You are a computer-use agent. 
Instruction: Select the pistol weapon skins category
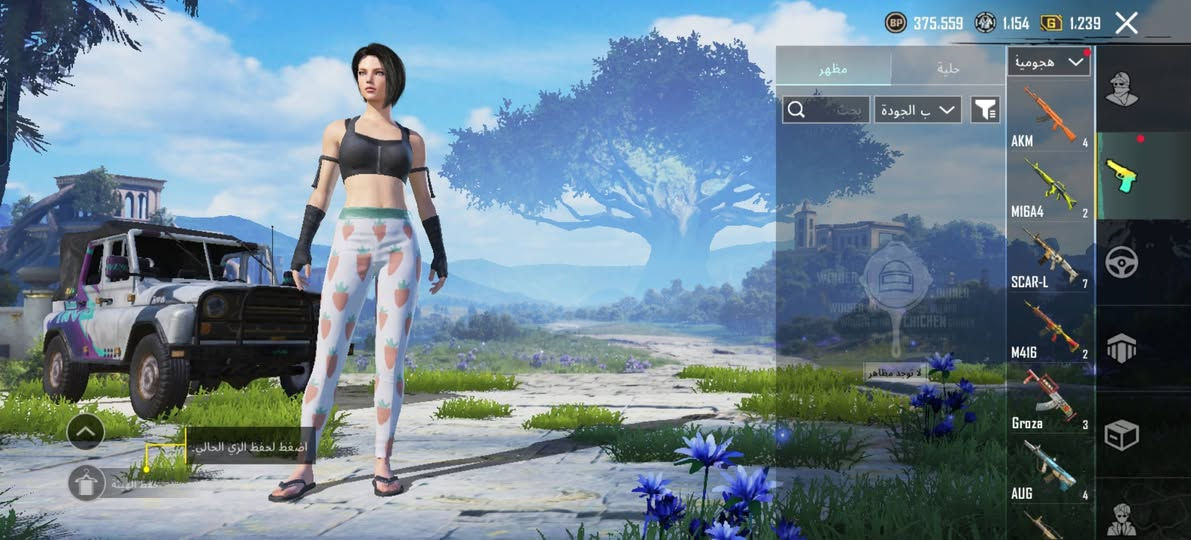tap(1121, 175)
